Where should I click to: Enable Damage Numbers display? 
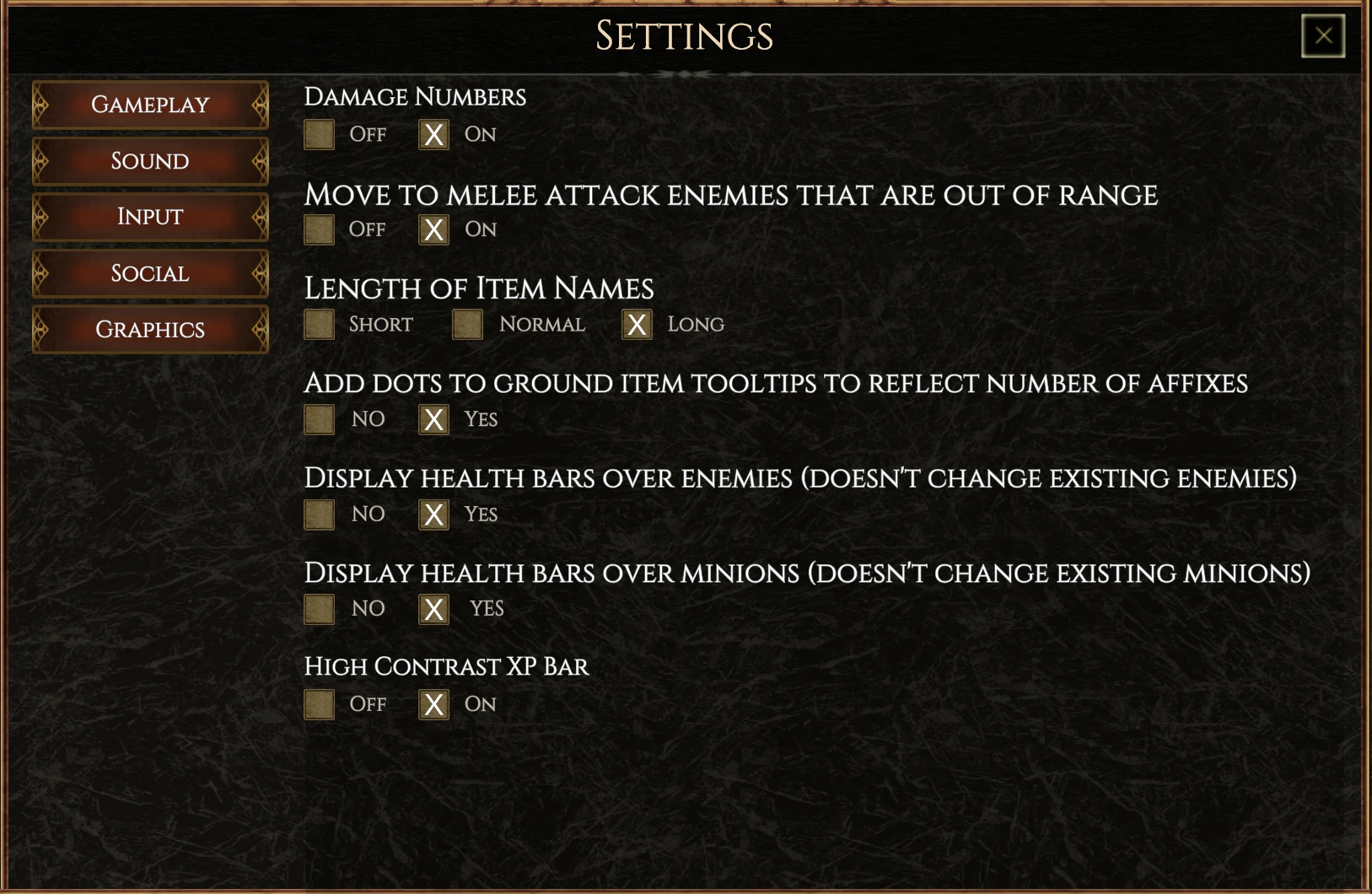pos(433,134)
